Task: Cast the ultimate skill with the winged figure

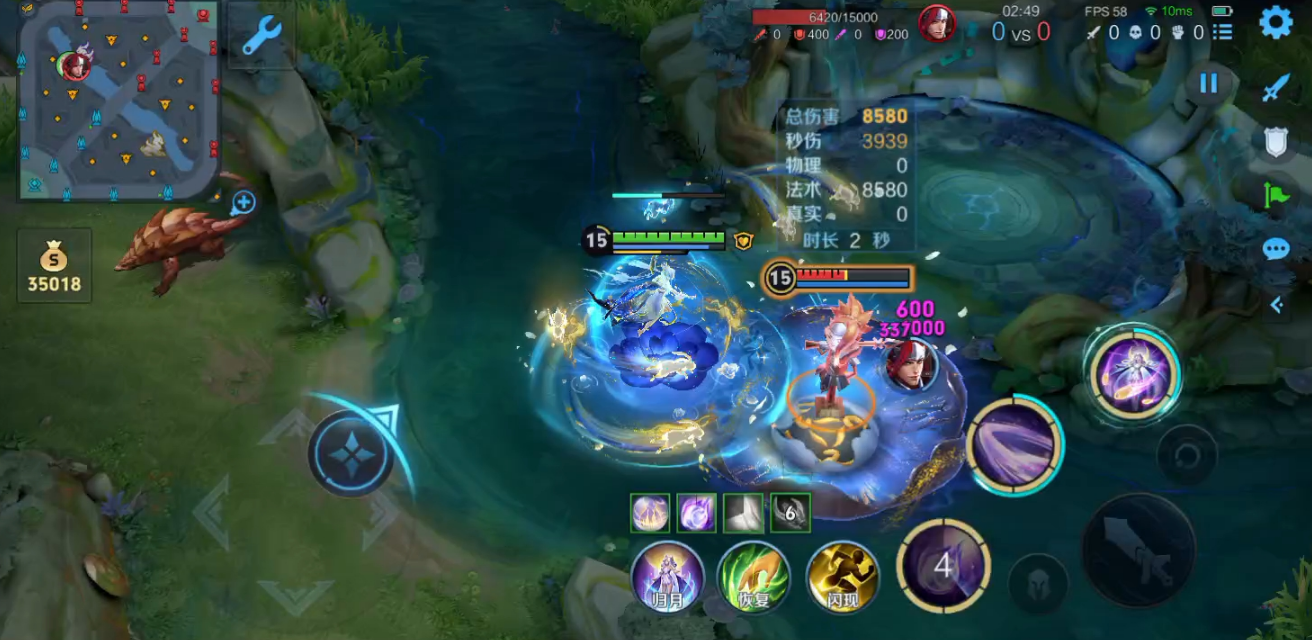Action: [1135, 373]
